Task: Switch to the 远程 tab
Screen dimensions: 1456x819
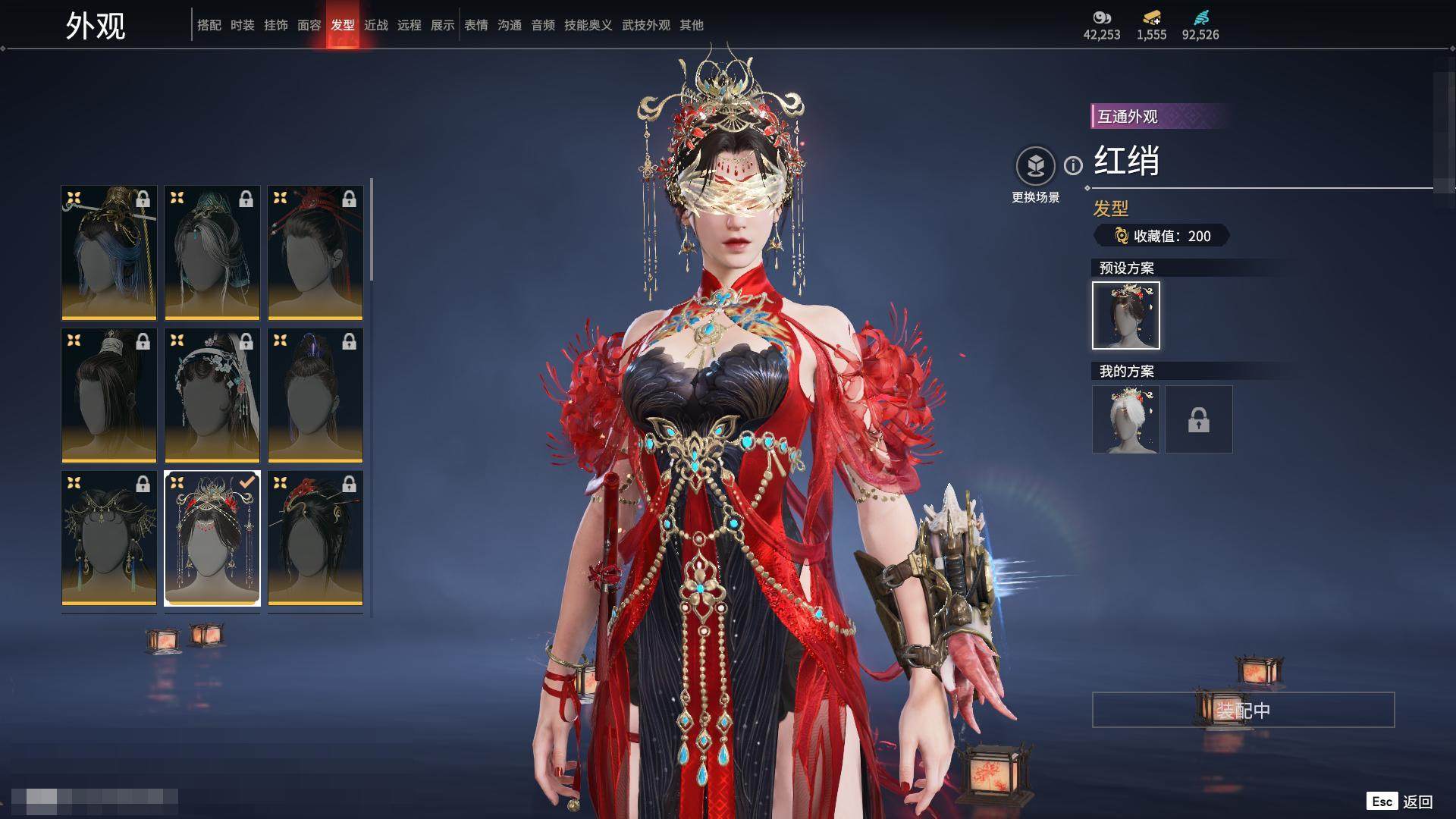Action: pos(409,25)
